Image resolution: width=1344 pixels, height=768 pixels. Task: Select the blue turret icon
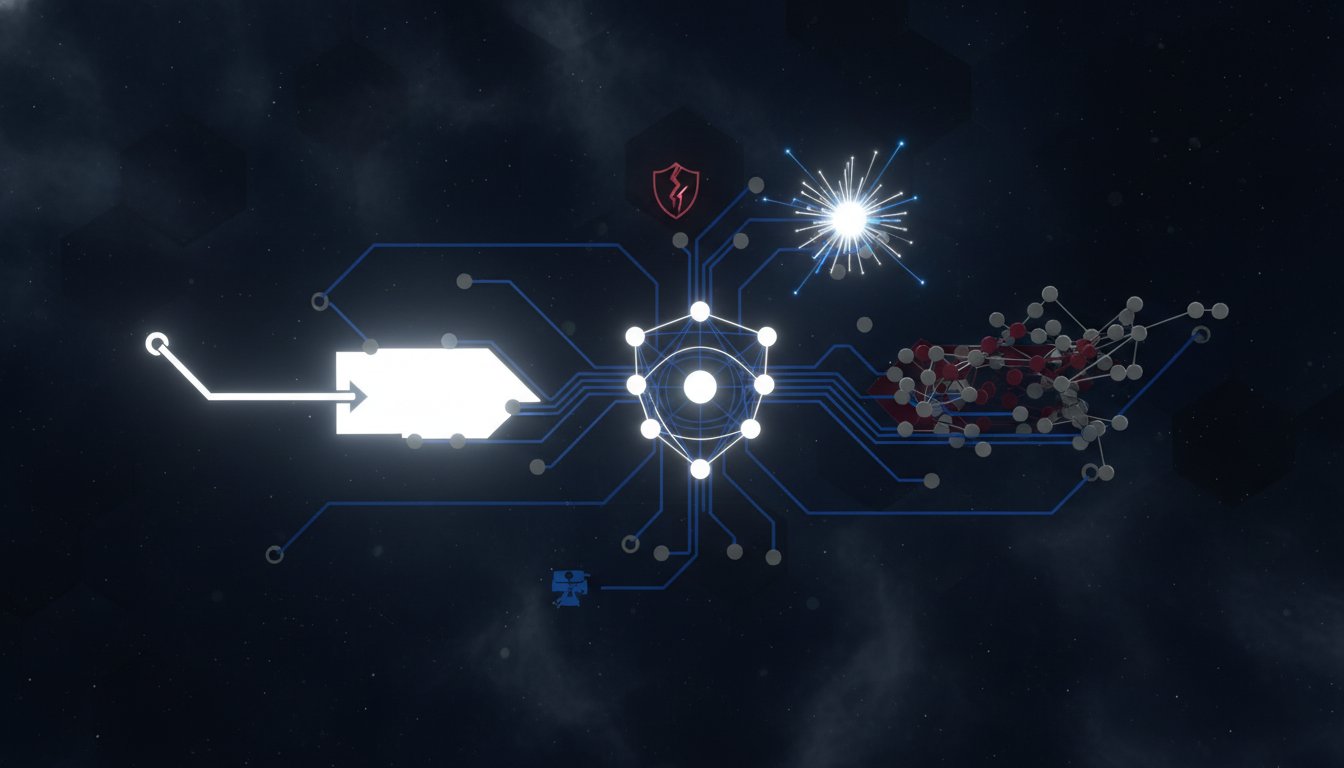click(x=571, y=587)
